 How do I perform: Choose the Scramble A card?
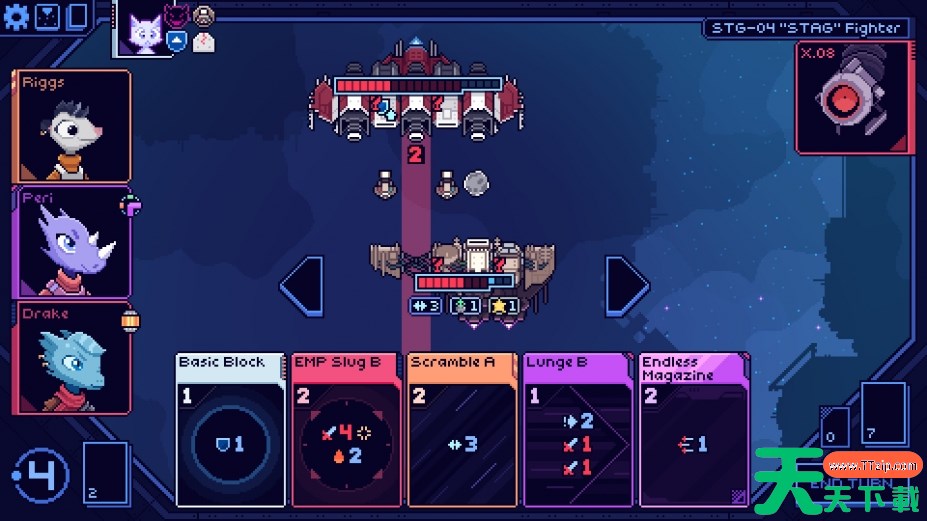pyautogui.click(x=463, y=429)
